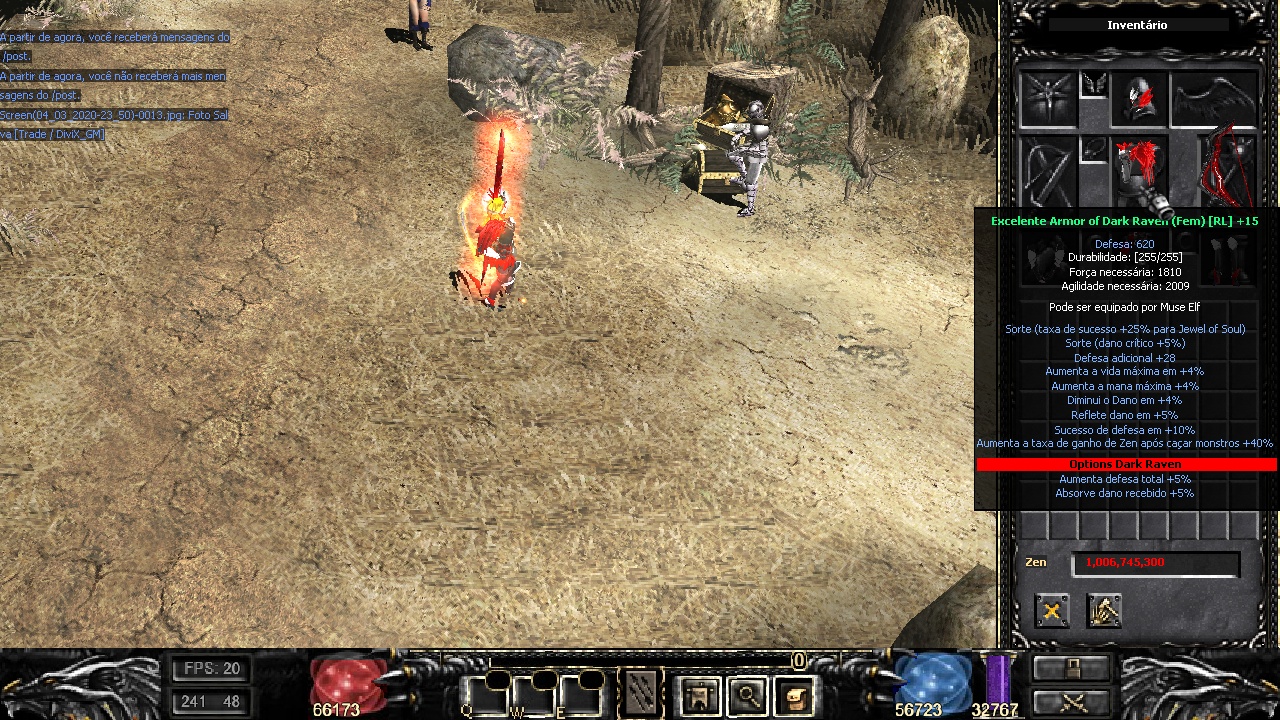The width and height of the screenshot is (1280, 720).
Task: Click the repair hammer button
Action: click(x=1104, y=610)
